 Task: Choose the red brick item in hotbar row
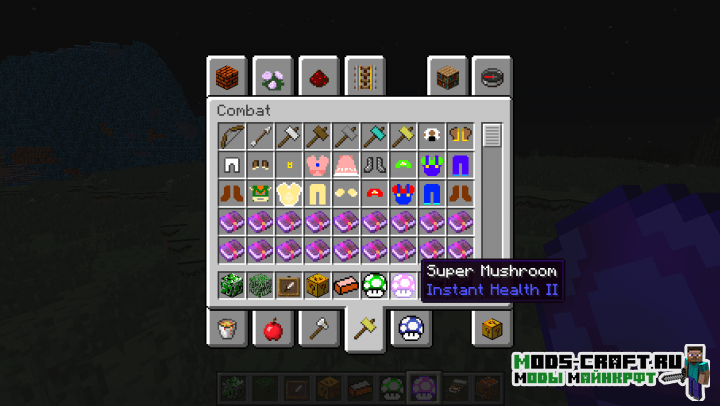click(346, 286)
